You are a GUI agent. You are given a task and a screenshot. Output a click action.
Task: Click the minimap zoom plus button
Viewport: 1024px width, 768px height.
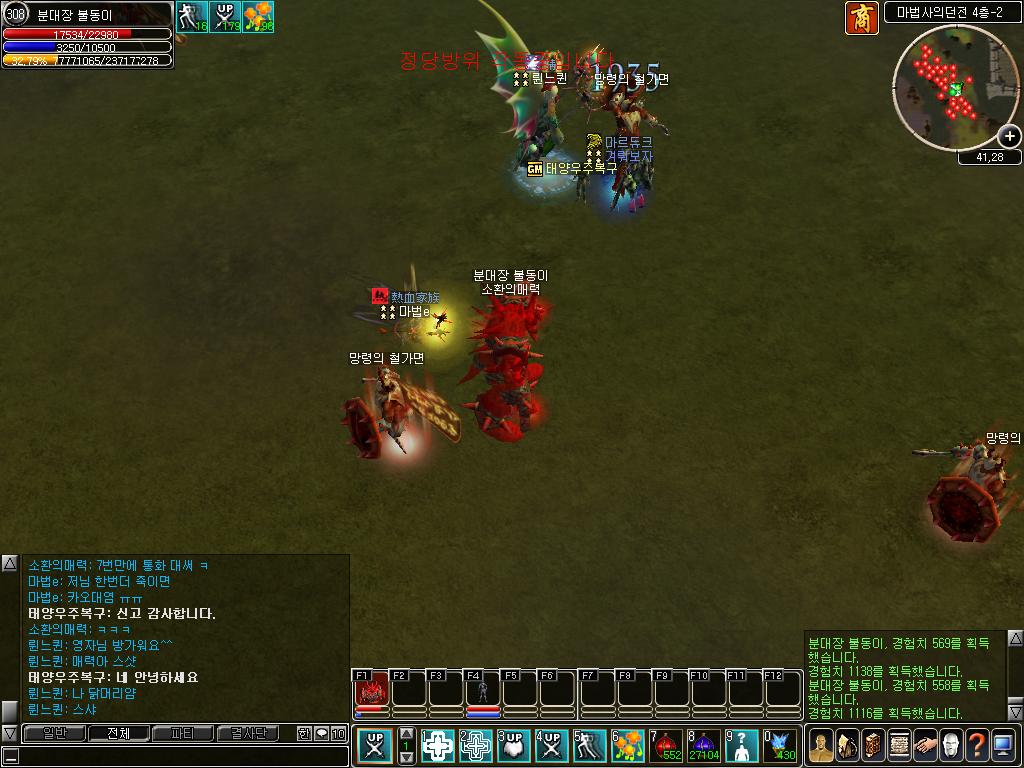coord(1009,137)
